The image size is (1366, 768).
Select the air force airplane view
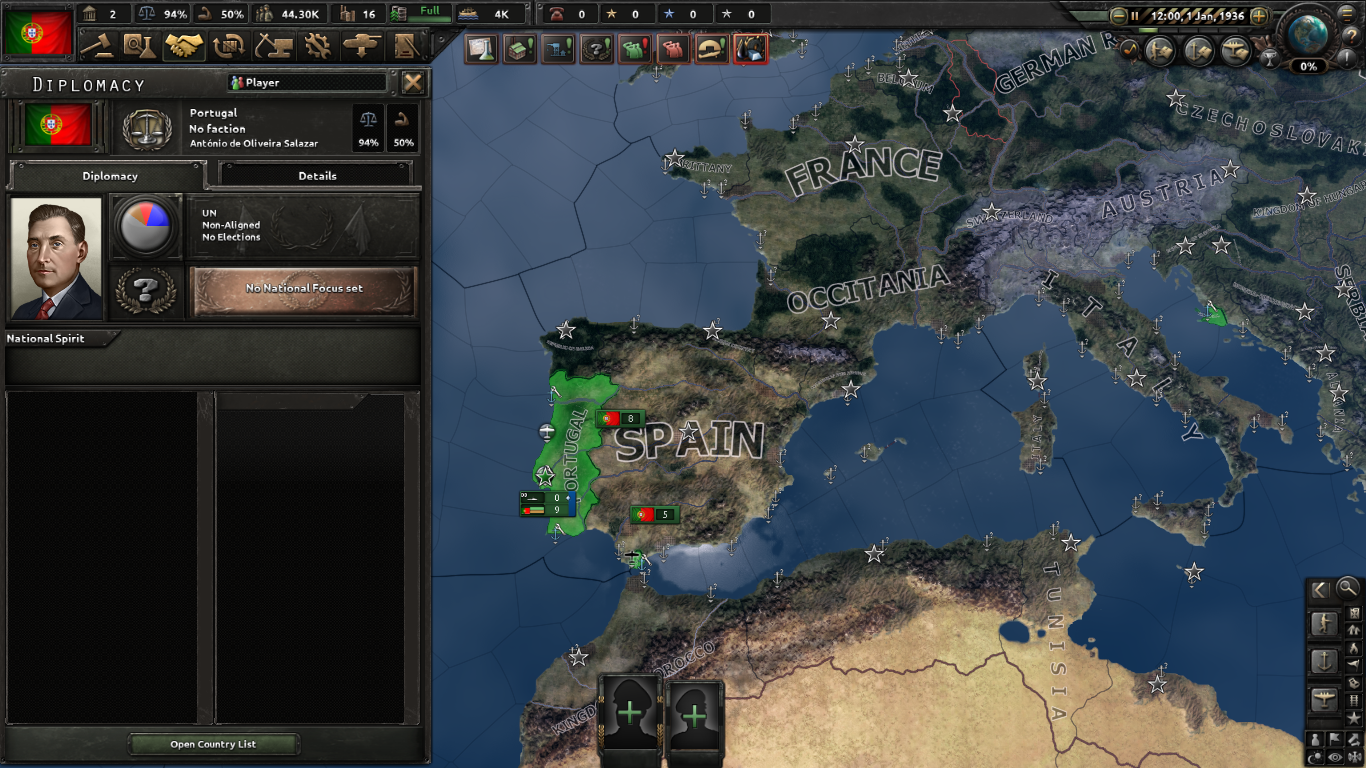click(x=1324, y=698)
